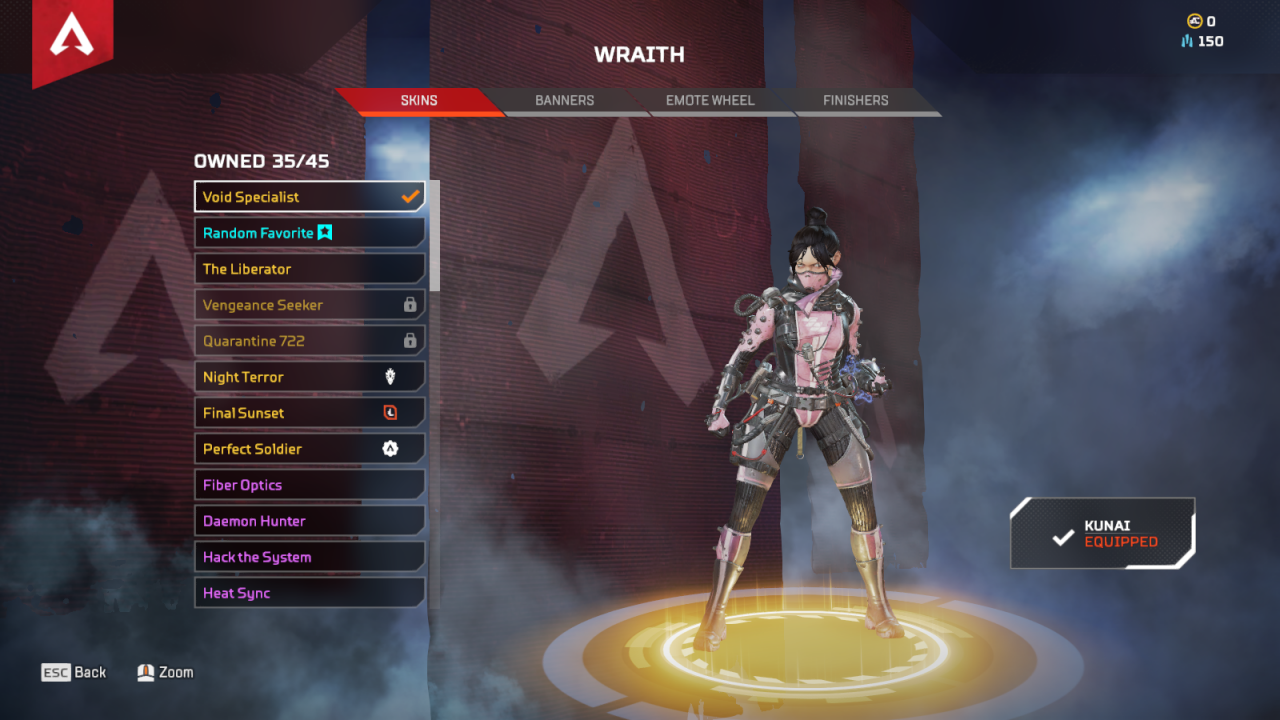Select the Final Sunset skin
The width and height of the screenshot is (1280, 720).
[x=309, y=413]
